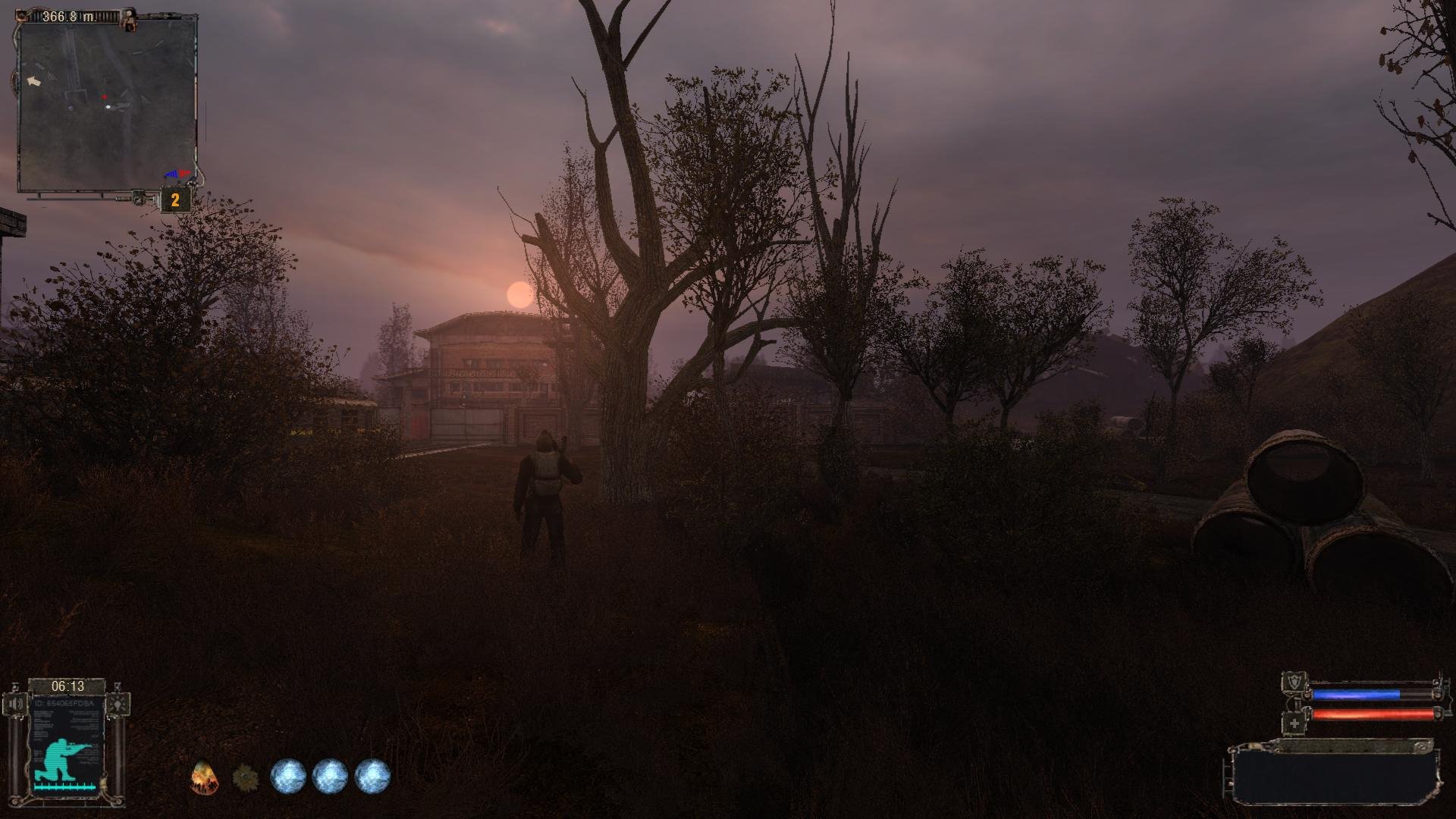Click the brown spiky artifact icon
The width and height of the screenshot is (1456, 819).
(244, 777)
